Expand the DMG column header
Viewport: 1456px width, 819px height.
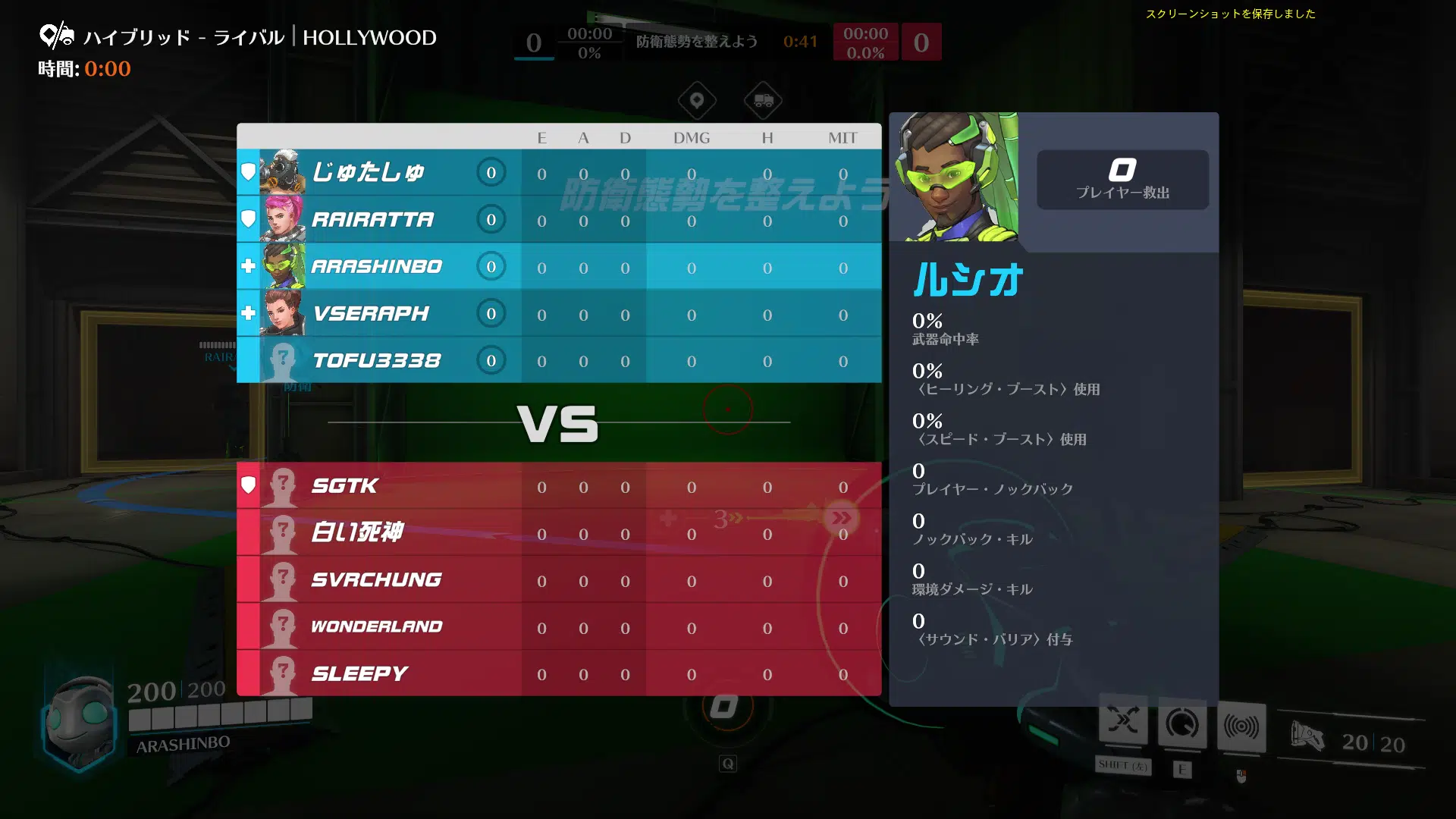point(692,137)
